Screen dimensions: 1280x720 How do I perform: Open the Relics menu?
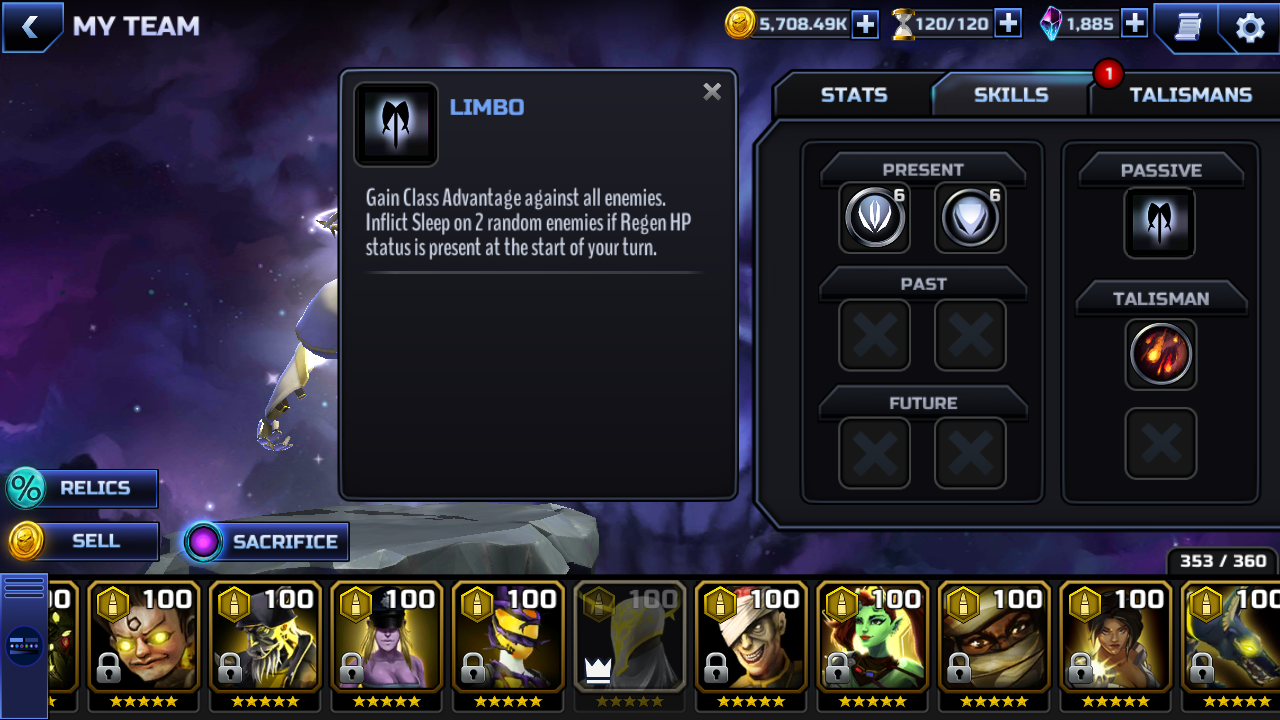(82, 488)
